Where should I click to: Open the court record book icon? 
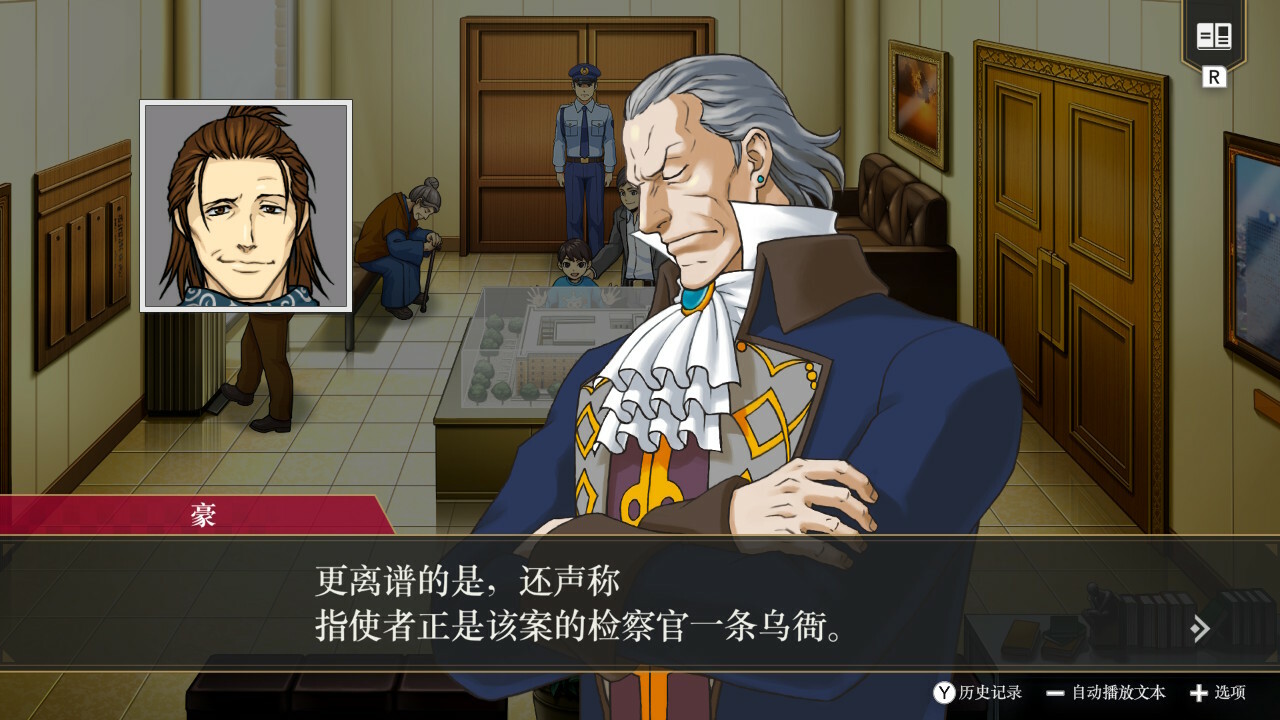point(1214,38)
